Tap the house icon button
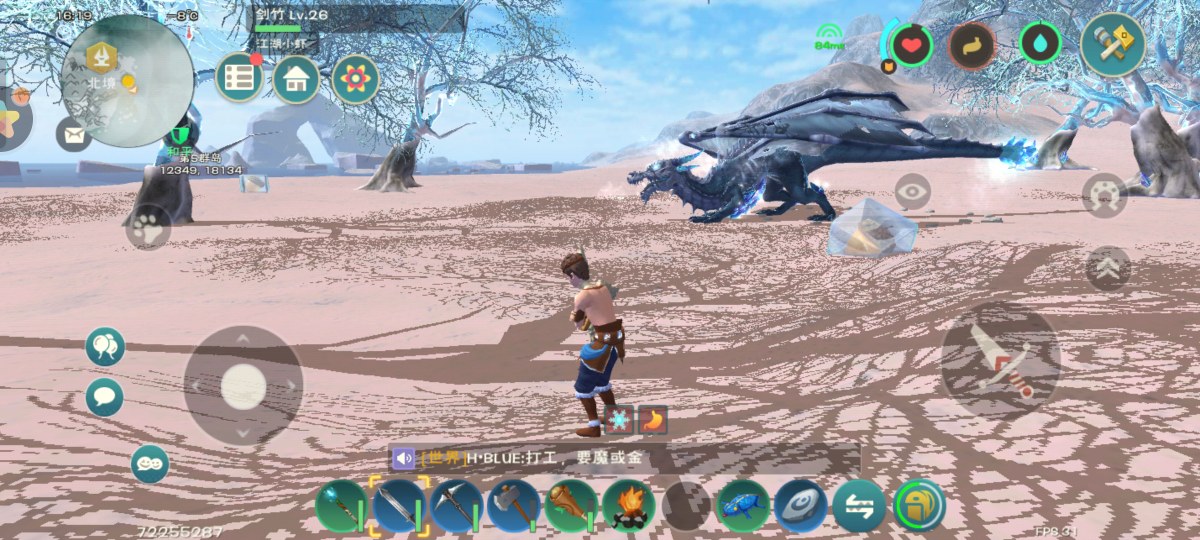Screen dimensions: 1200x540 [x=295, y=78]
